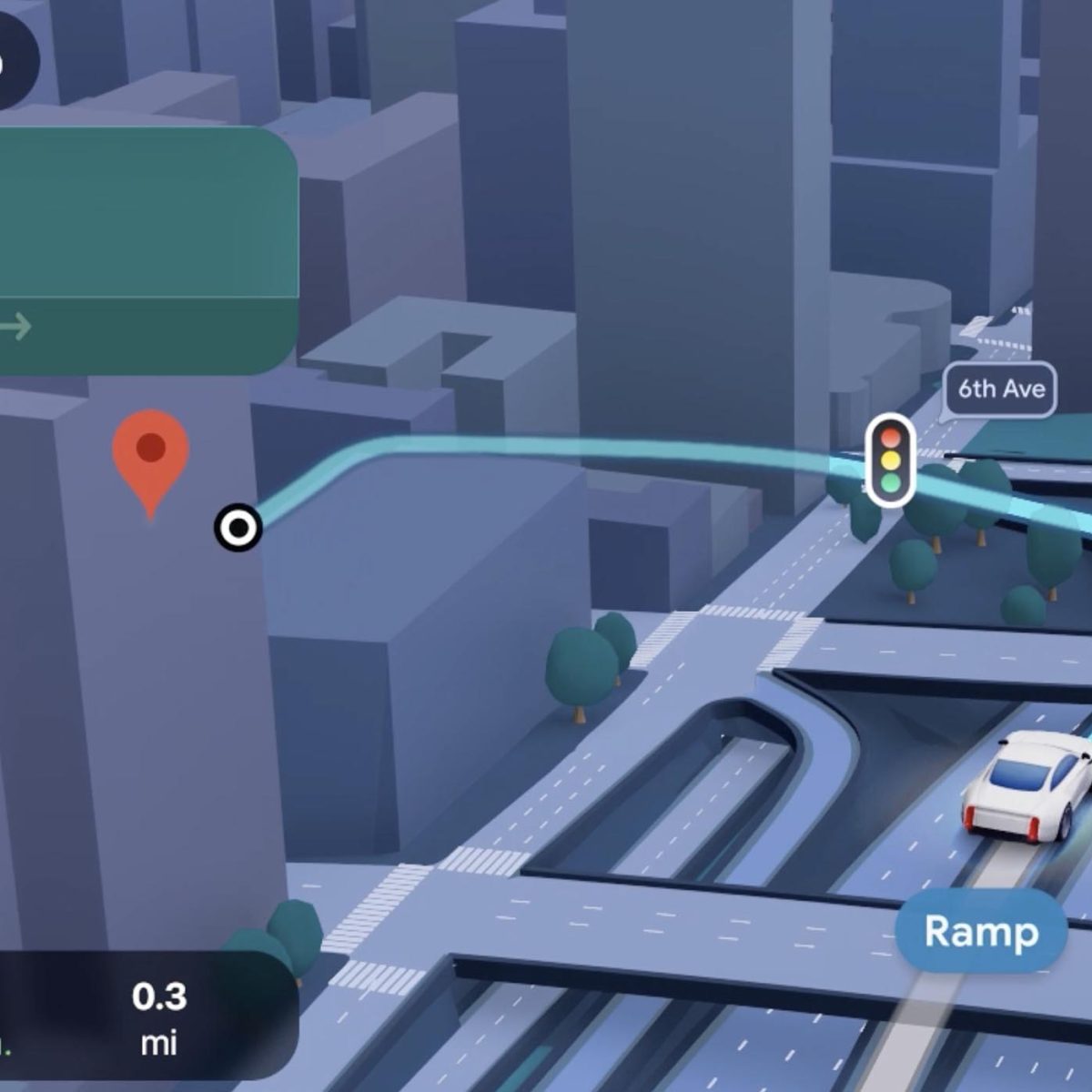This screenshot has height=1092, width=1092.
Task: Open the green turn direction banner
Action: click(146, 250)
